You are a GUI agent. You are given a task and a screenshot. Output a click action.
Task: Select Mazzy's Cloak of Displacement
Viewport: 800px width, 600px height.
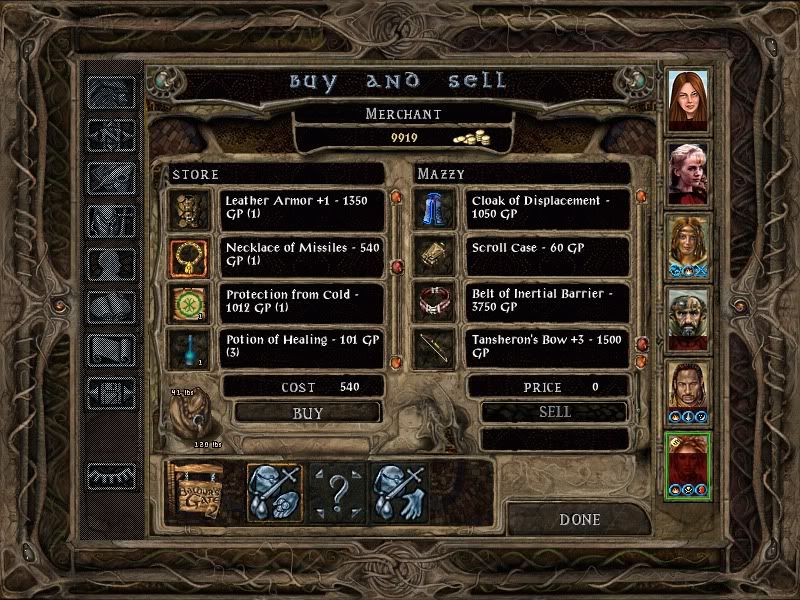pyautogui.click(x=546, y=207)
